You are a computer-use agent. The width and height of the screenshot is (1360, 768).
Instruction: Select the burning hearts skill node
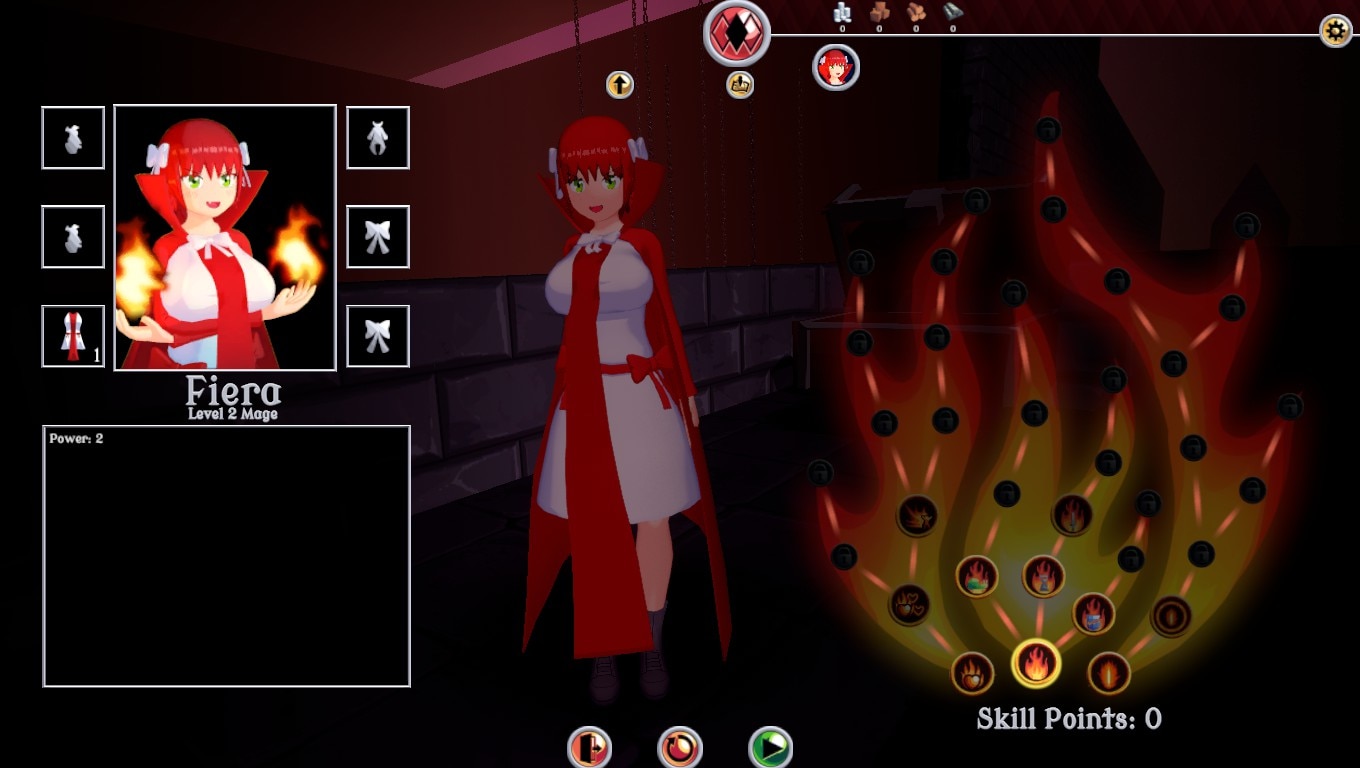pyautogui.click(x=909, y=605)
